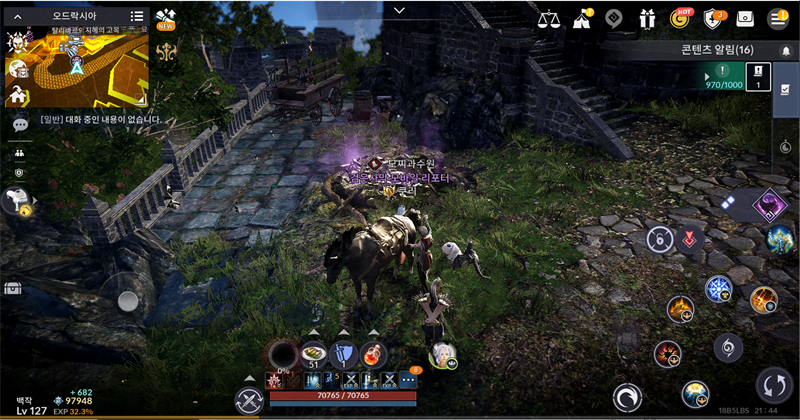Use the food dish slot showing 51
This screenshot has width=800, height=420.
click(313, 353)
